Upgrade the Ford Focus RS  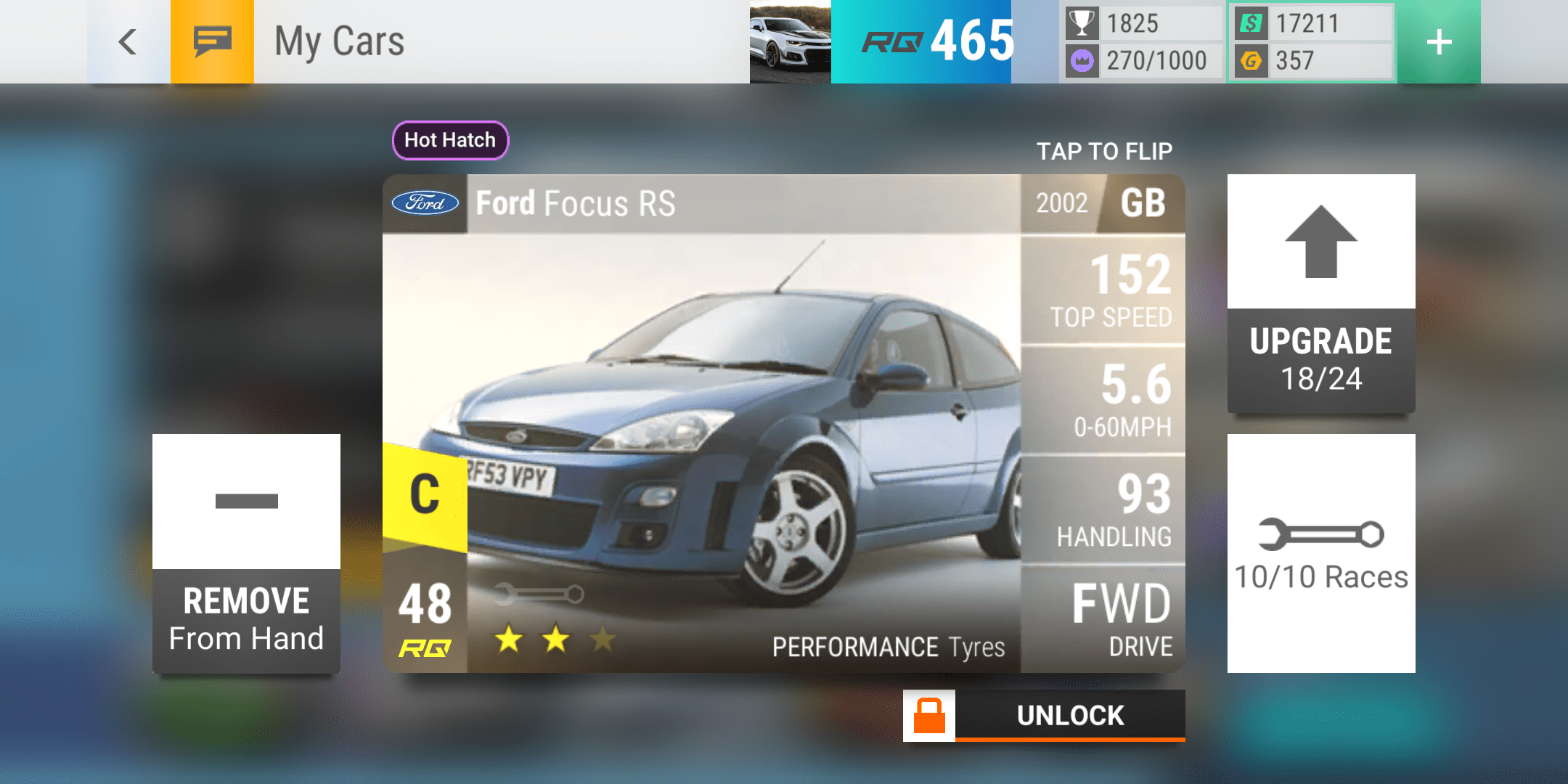coord(1320,294)
